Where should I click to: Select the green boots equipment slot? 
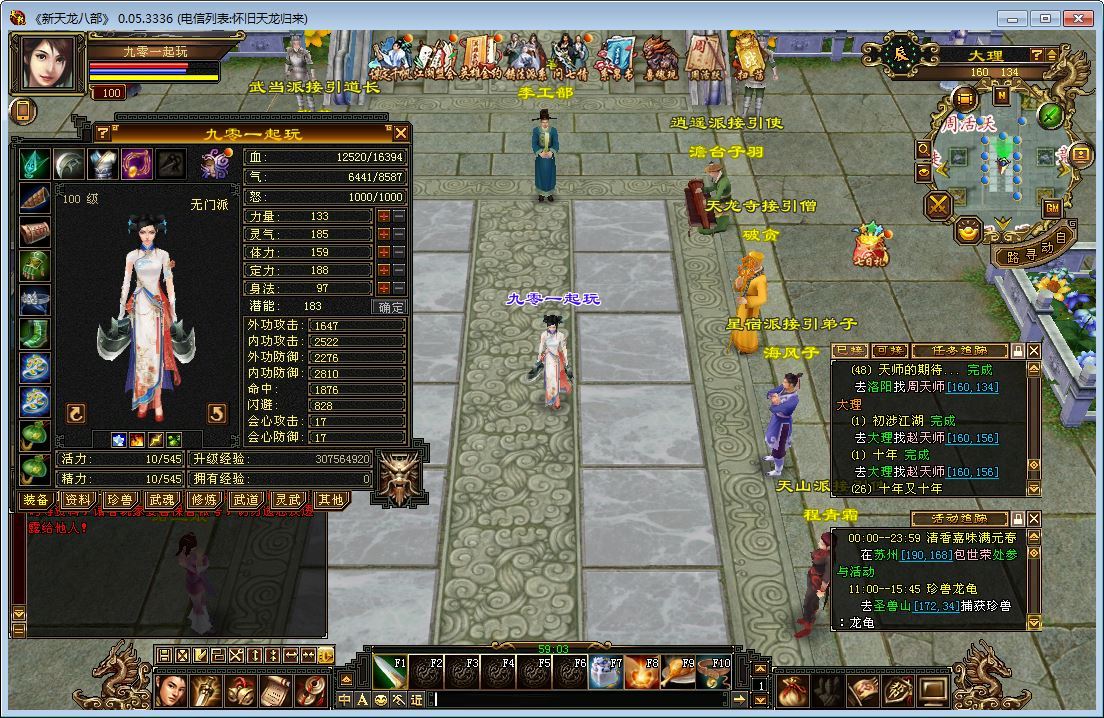35,332
